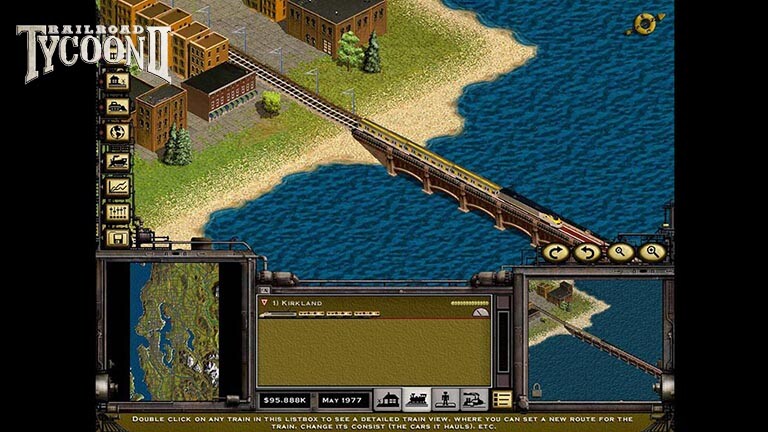Zoom in with the large magnifier

pos(652,253)
